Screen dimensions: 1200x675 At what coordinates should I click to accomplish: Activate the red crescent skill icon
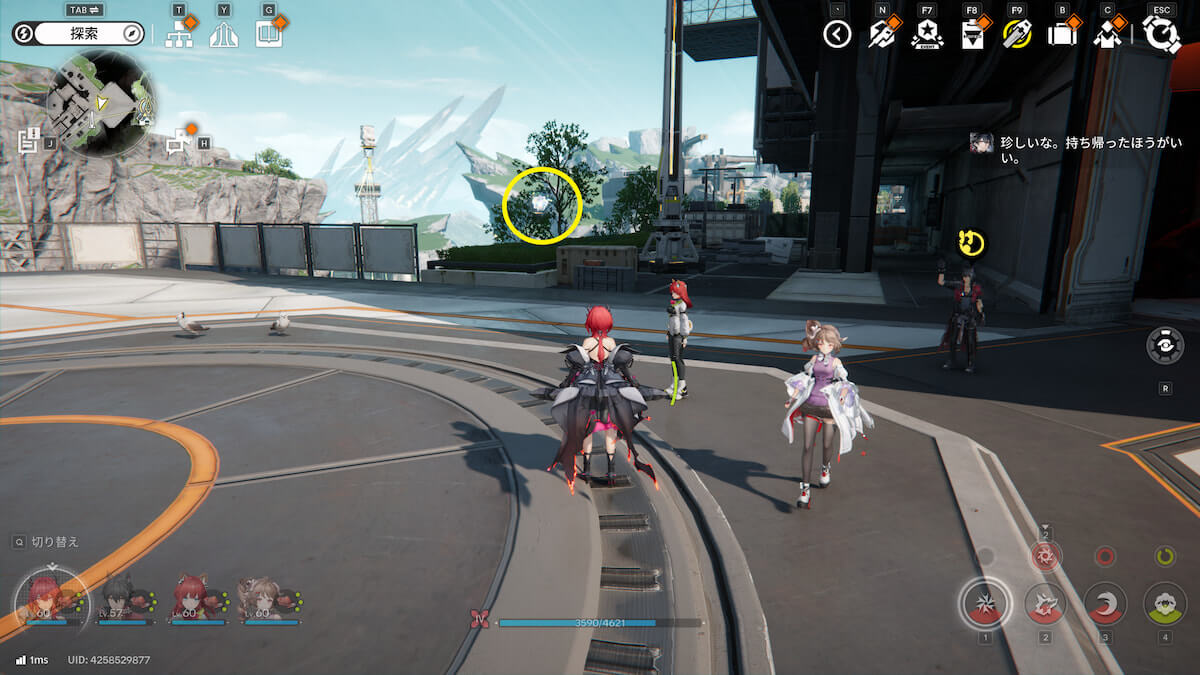pyautogui.click(x=1105, y=603)
